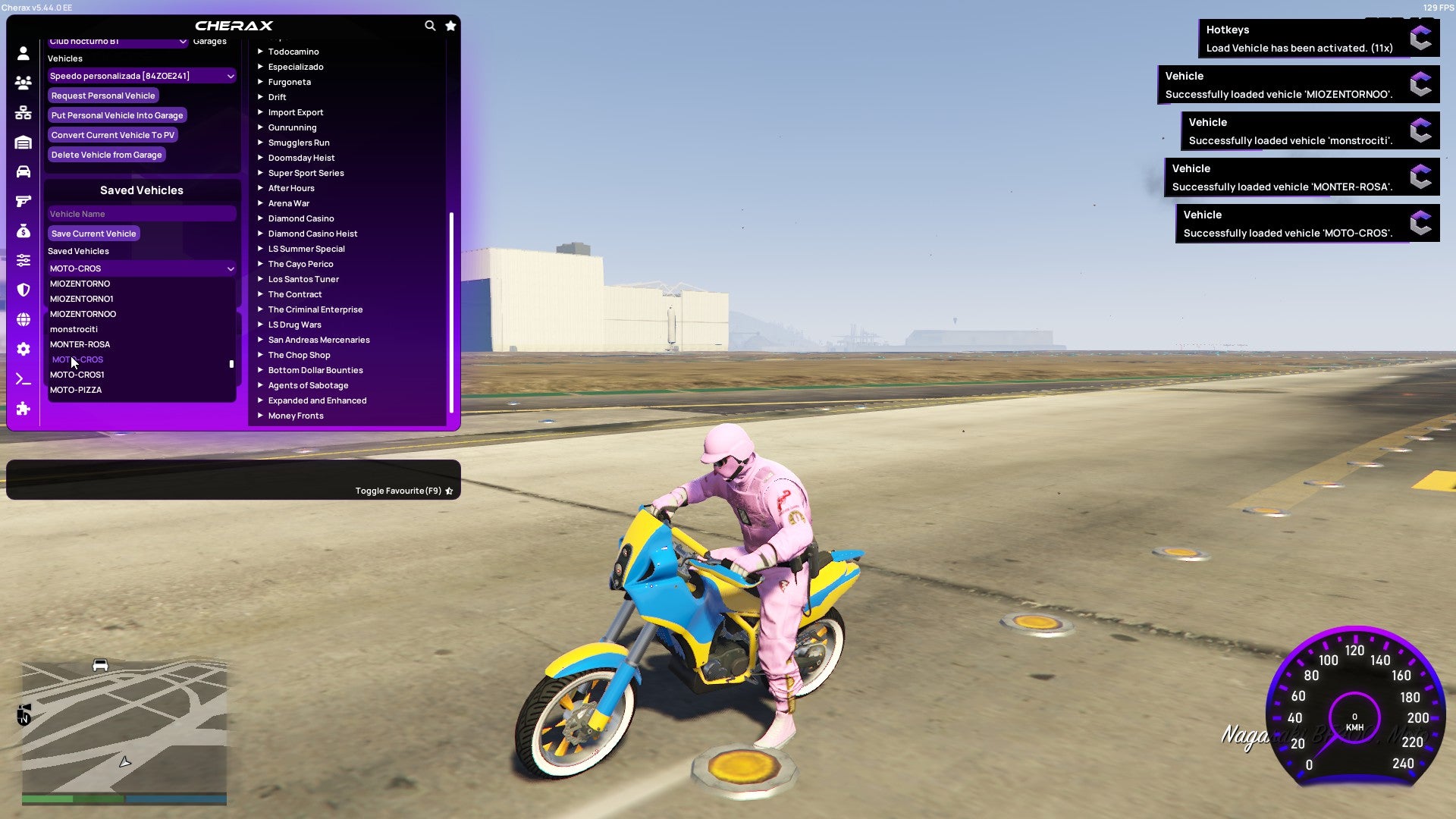
Task: Select the Players icon in the sidebar
Action: [23, 83]
